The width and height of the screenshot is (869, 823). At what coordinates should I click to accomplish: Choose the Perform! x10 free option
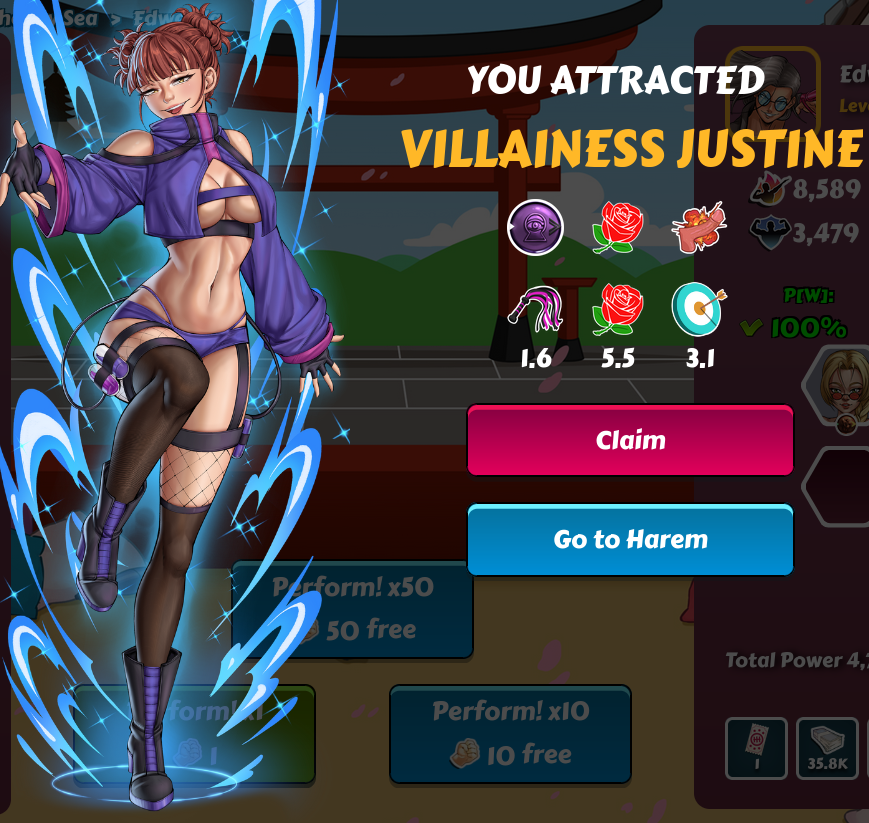point(510,733)
